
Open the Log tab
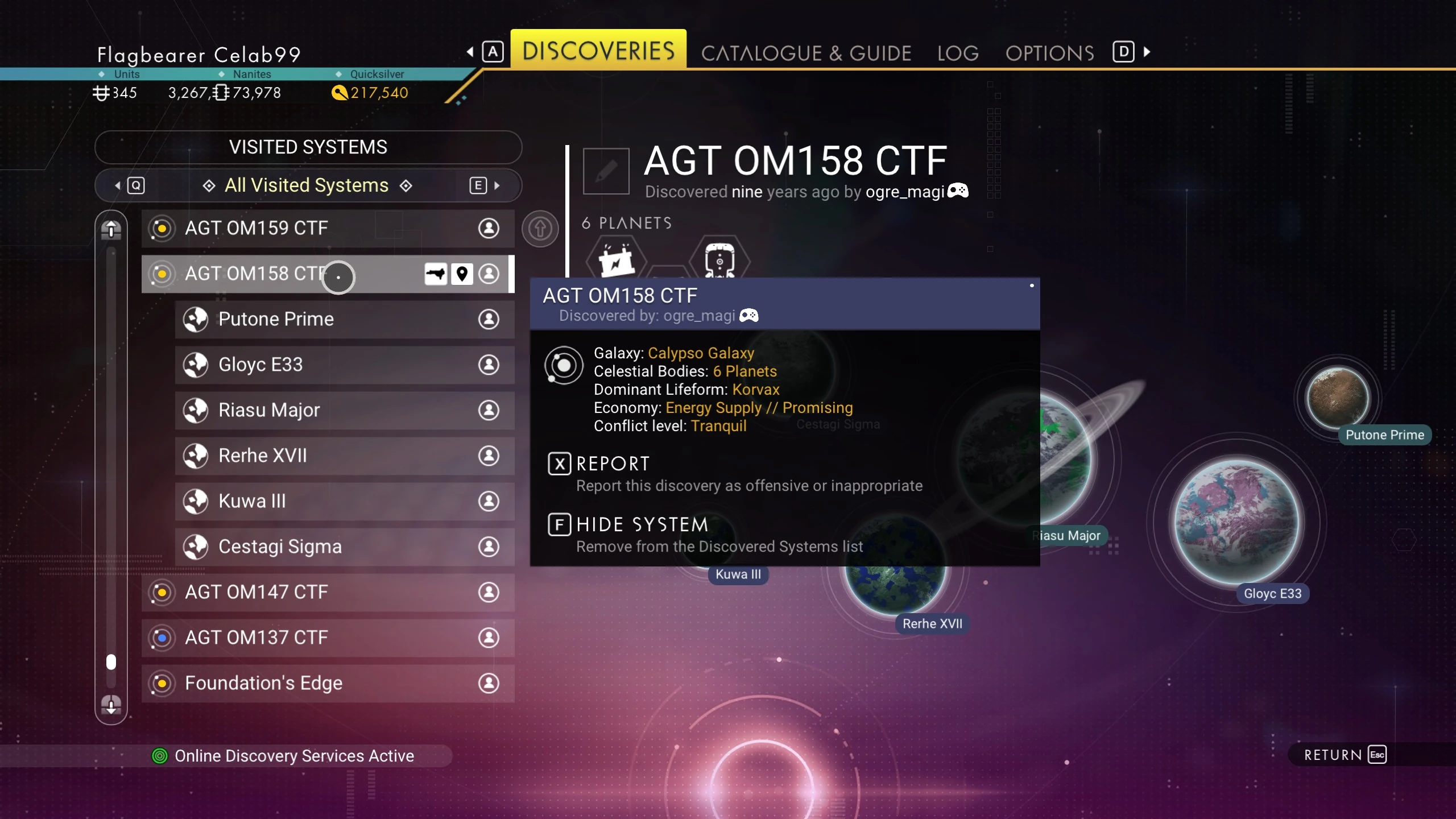coord(958,53)
